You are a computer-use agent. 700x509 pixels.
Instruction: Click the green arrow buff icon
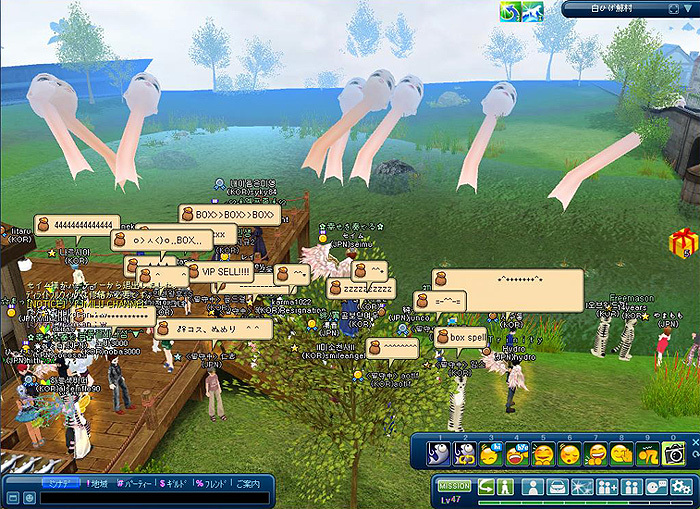click(x=509, y=10)
